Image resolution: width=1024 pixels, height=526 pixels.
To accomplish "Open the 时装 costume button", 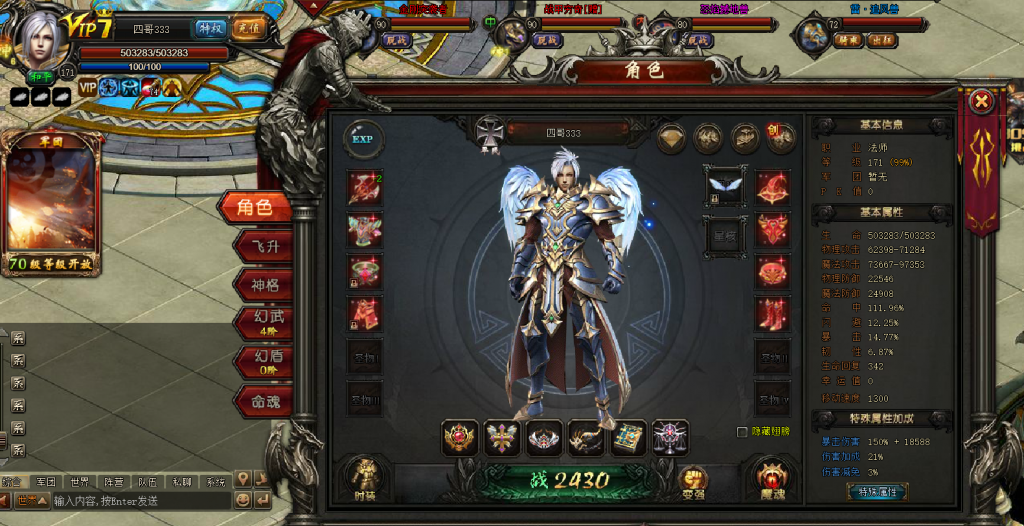I will click(x=365, y=478).
